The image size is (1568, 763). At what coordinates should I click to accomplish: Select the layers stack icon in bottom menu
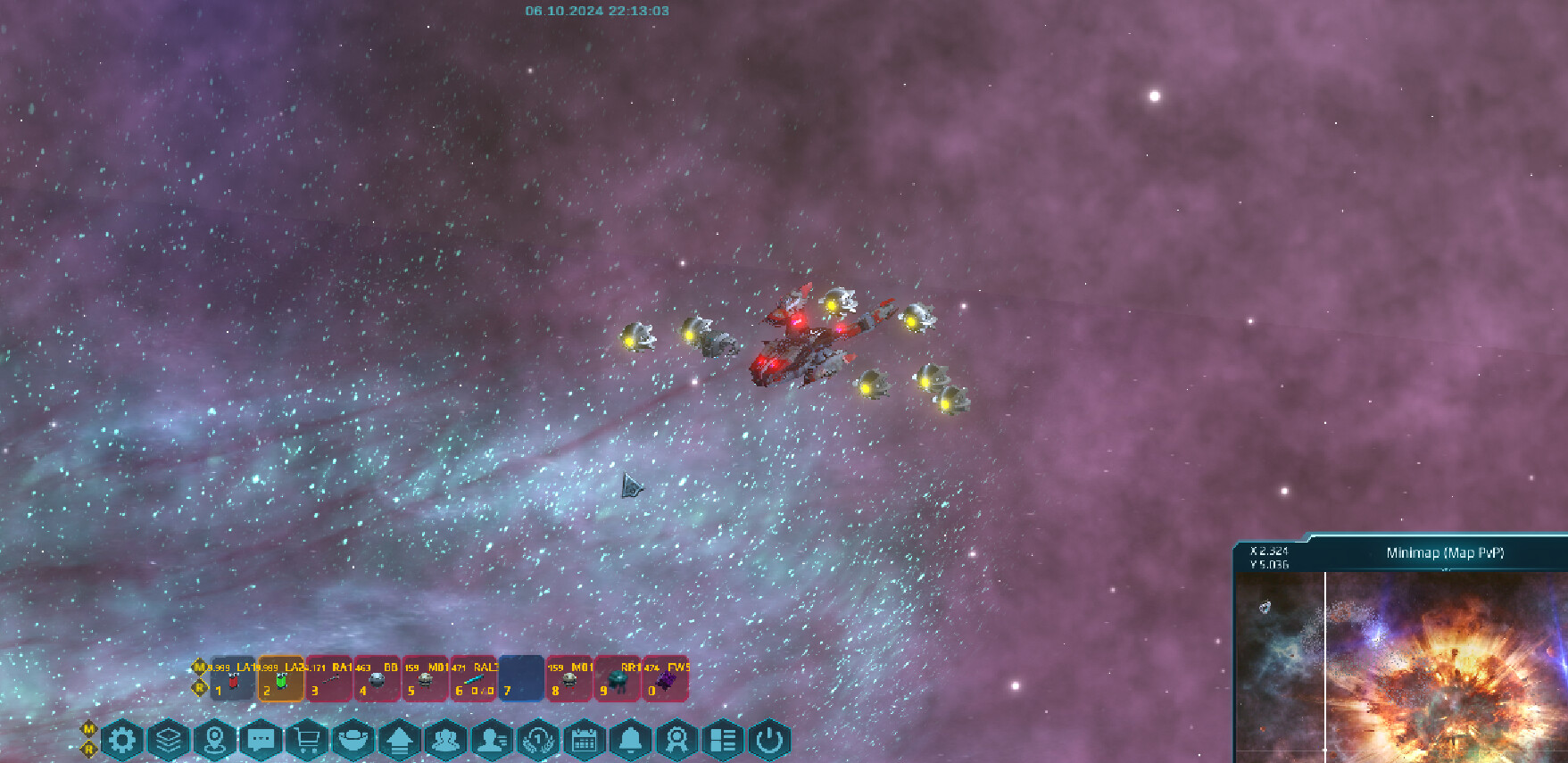[170, 741]
